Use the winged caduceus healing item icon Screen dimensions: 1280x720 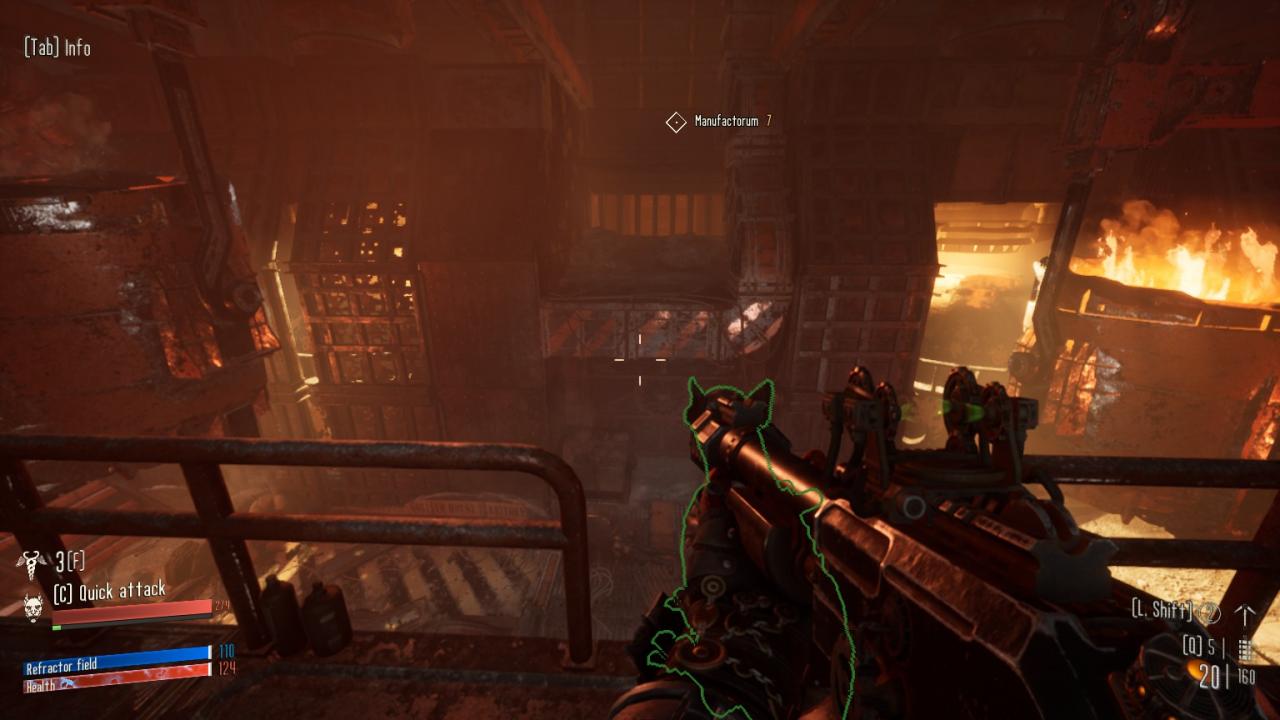(32, 563)
